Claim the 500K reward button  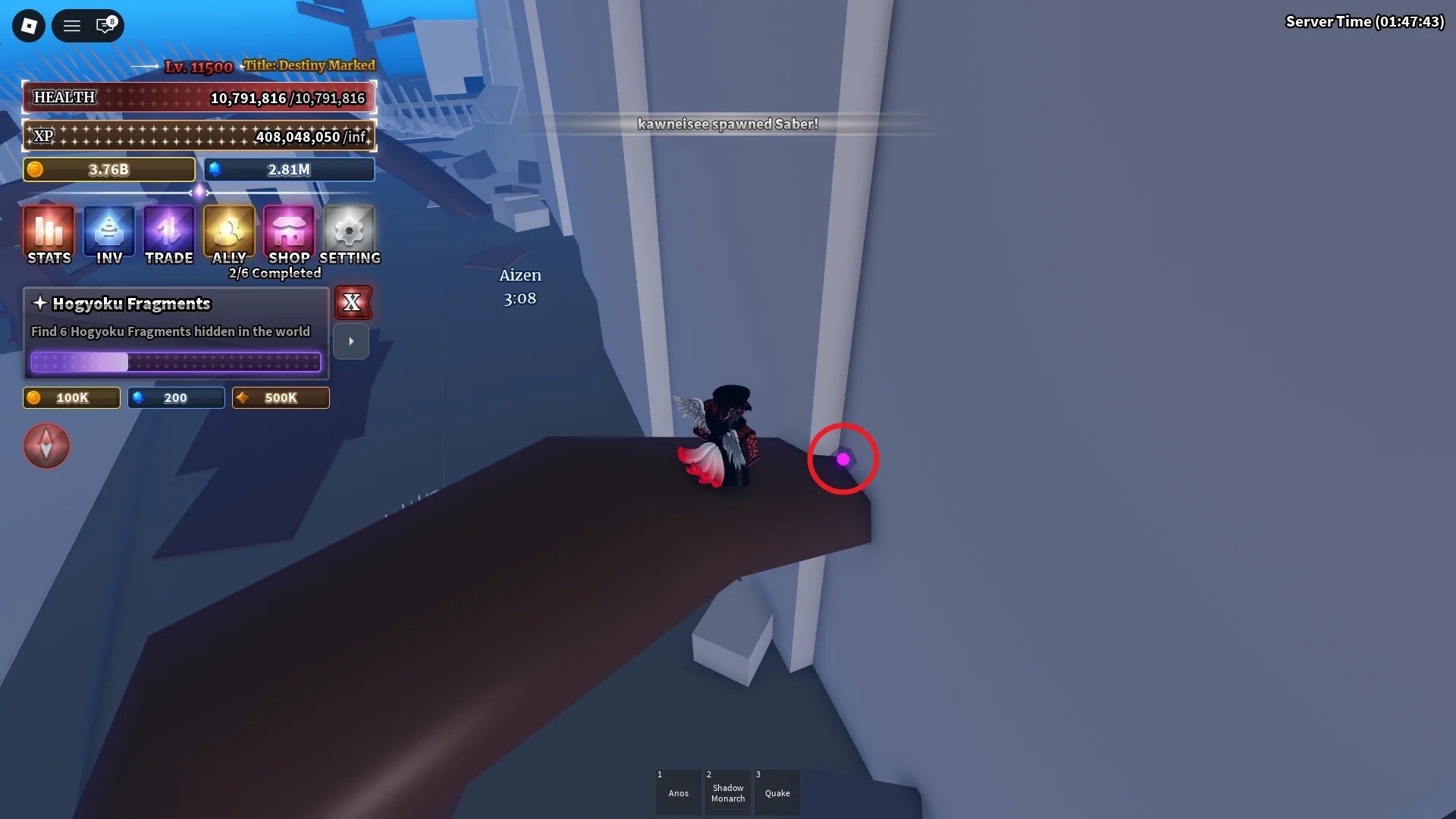[x=280, y=397]
